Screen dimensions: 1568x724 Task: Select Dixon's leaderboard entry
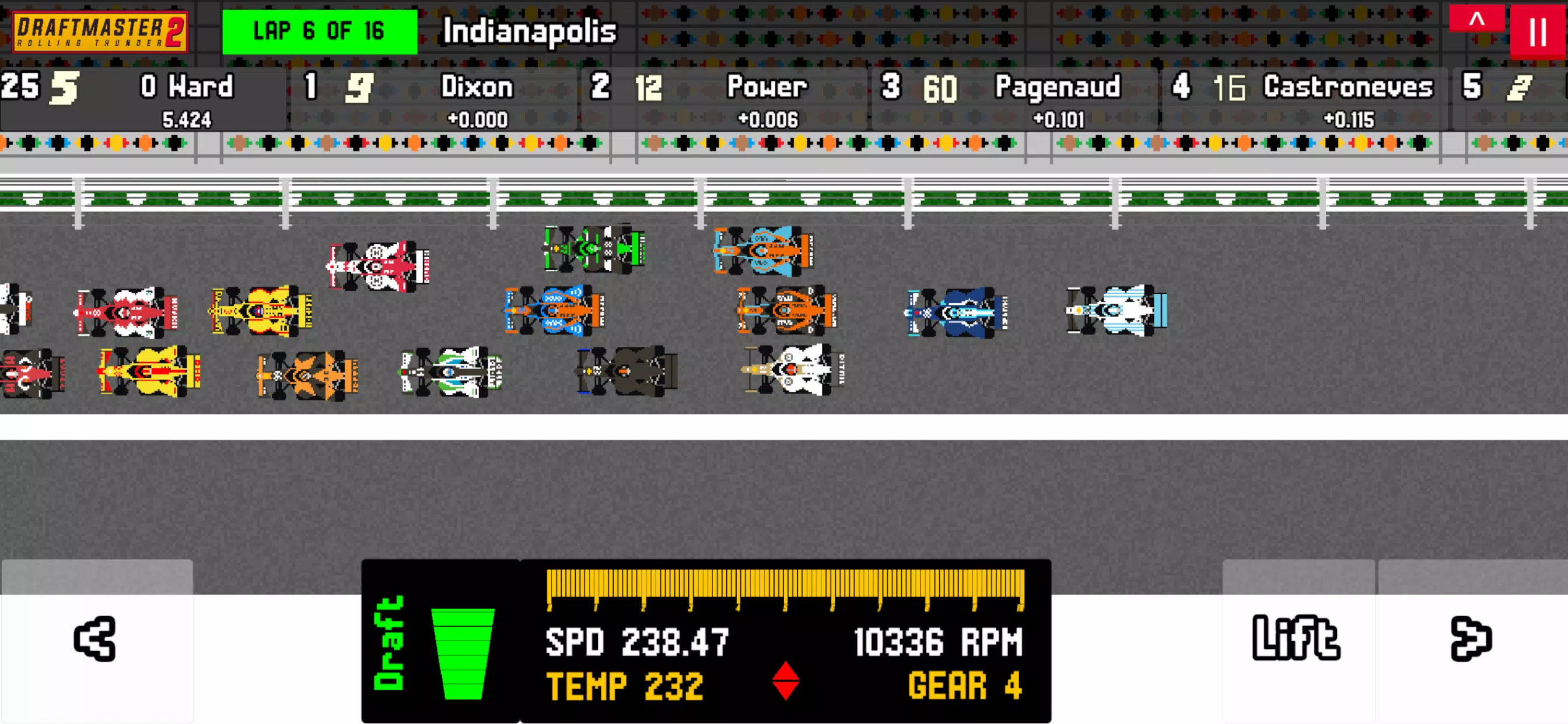[x=433, y=99]
